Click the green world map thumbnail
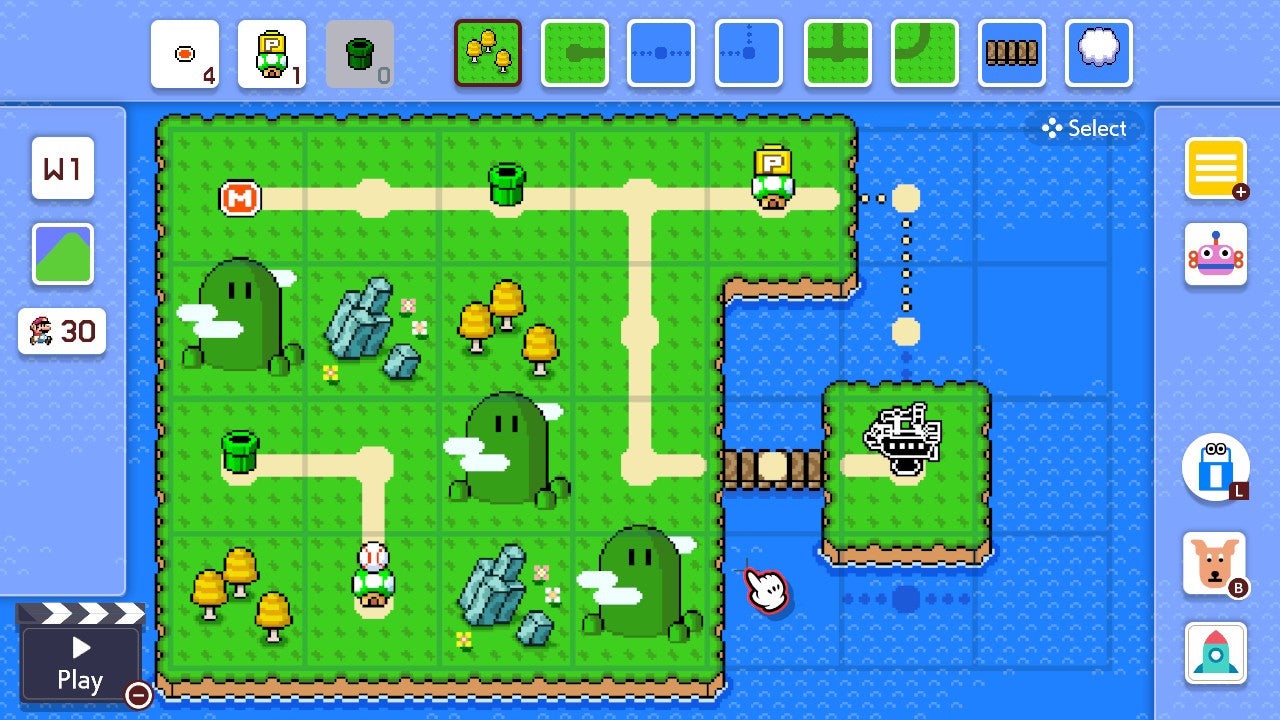This screenshot has height=720, width=1280. click(x=62, y=252)
